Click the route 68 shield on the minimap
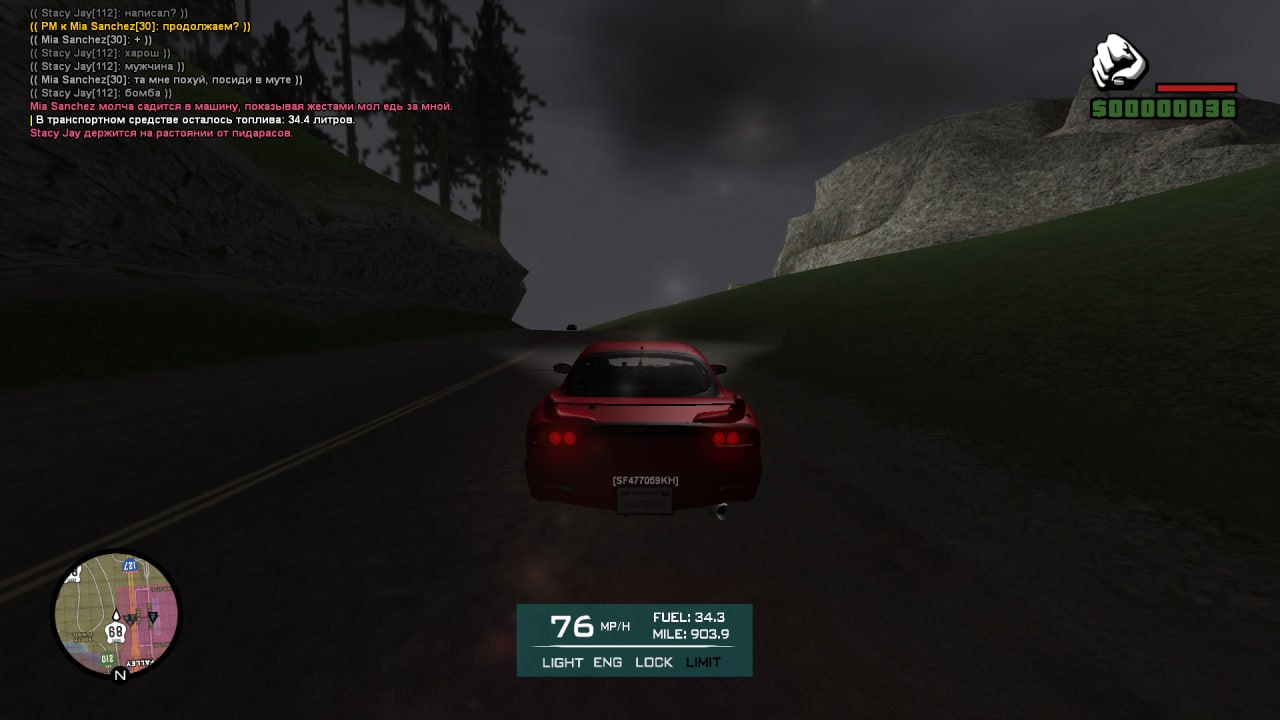 (x=116, y=632)
